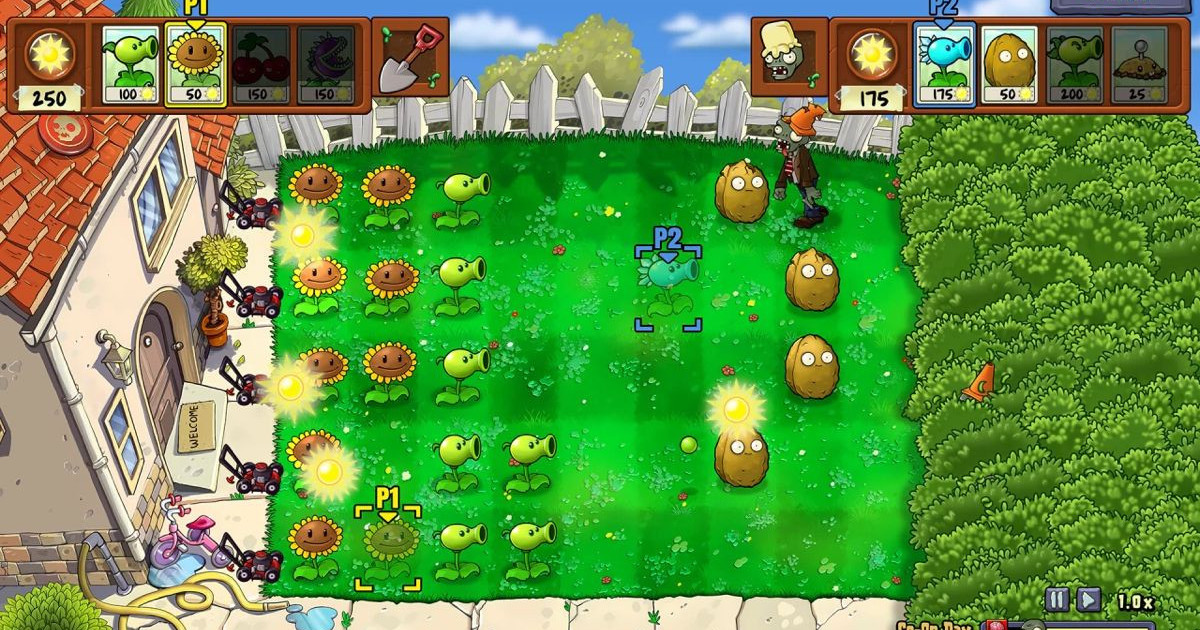Image resolution: width=1200 pixels, height=630 pixels.
Task: Click the game speed arrow button
Action: pos(1088,600)
